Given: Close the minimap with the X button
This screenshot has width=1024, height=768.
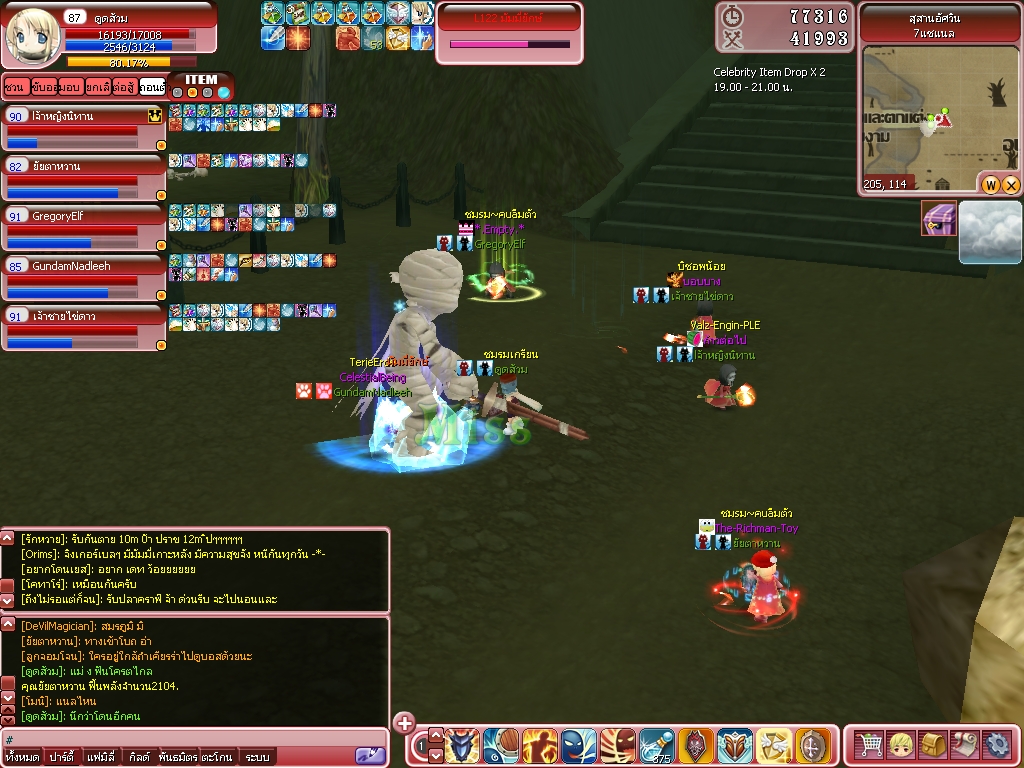Looking at the screenshot, I should coord(1011,185).
